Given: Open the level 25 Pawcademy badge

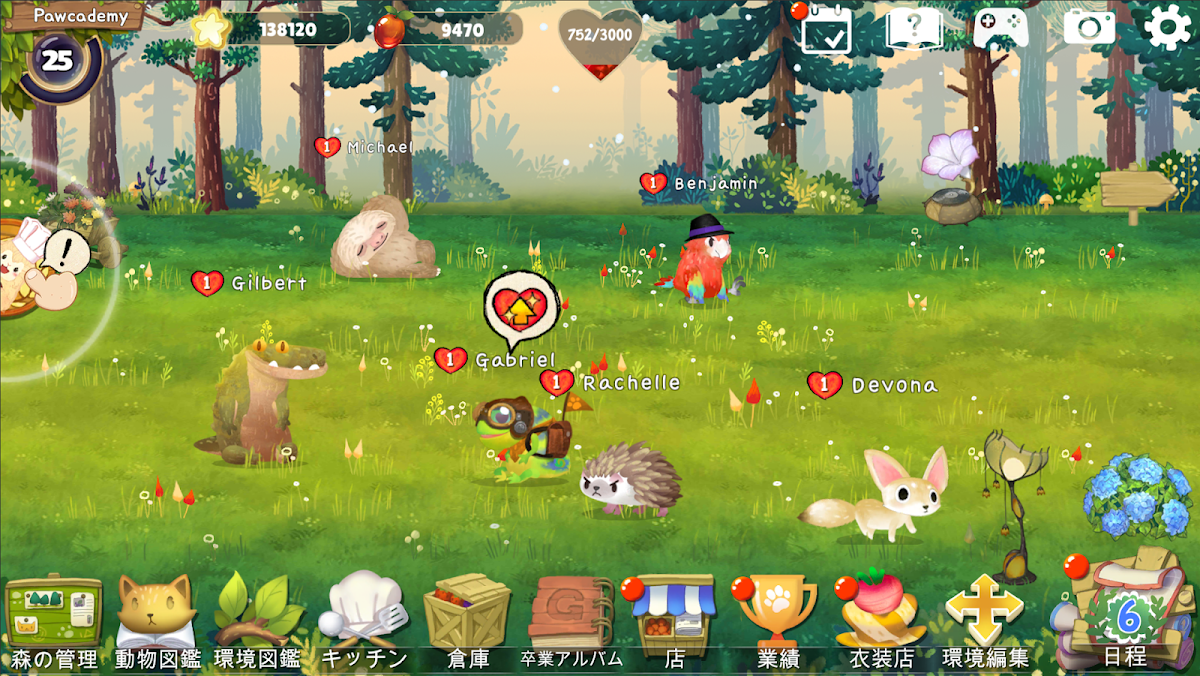Looking at the screenshot, I should (x=58, y=60).
